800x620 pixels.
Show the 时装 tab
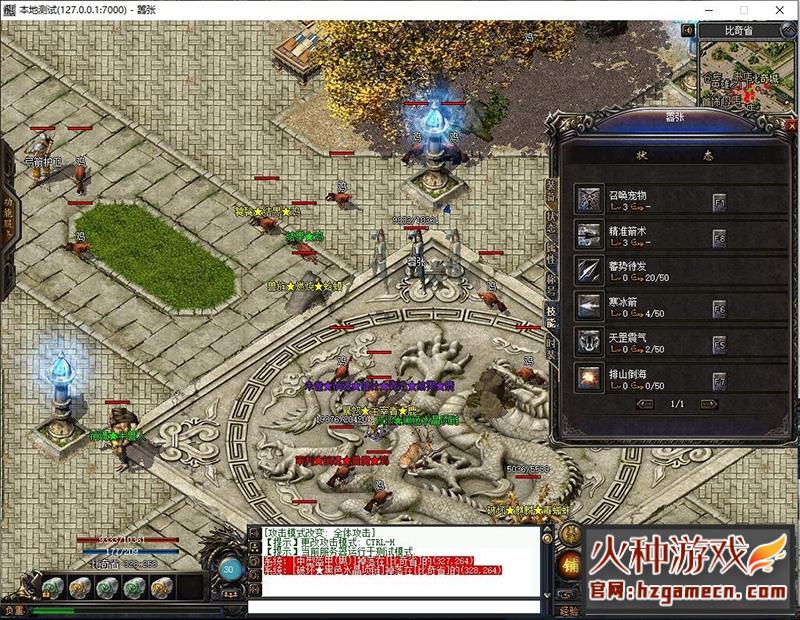pos(551,347)
